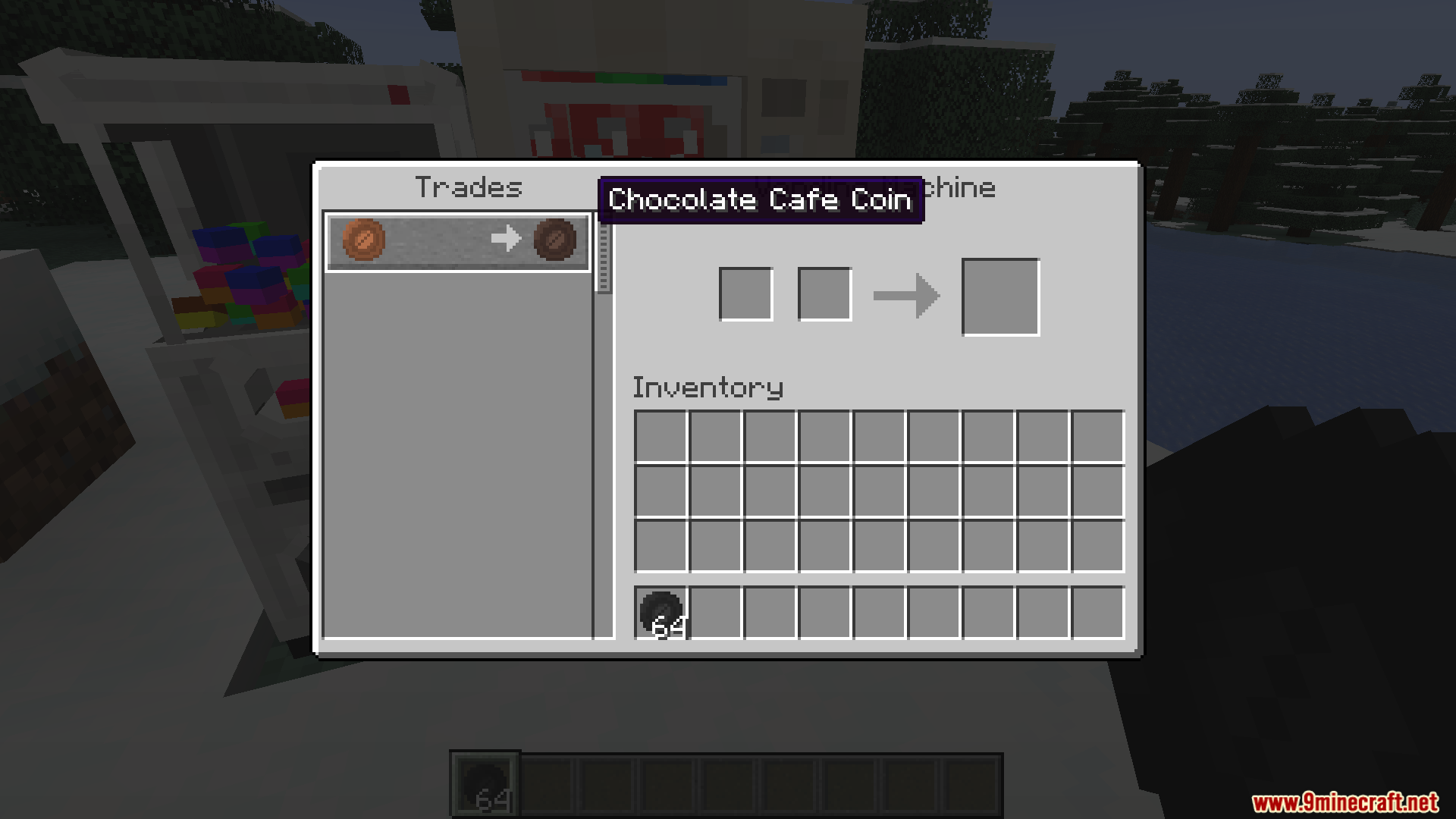
Task: Click the white arrow inside the trade row
Action: (x=506, y=239)
